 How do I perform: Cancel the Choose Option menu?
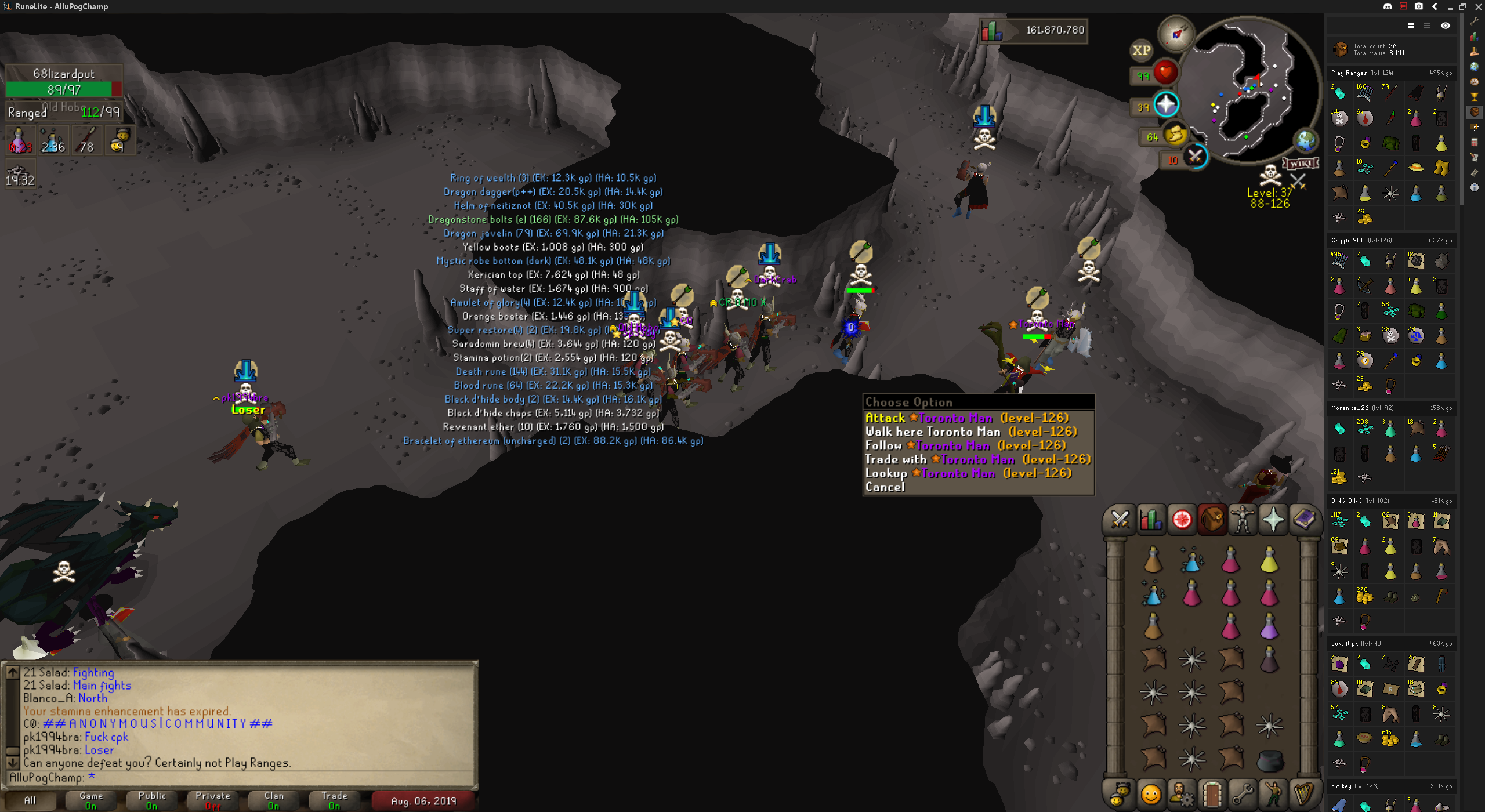tap(885, 487)
